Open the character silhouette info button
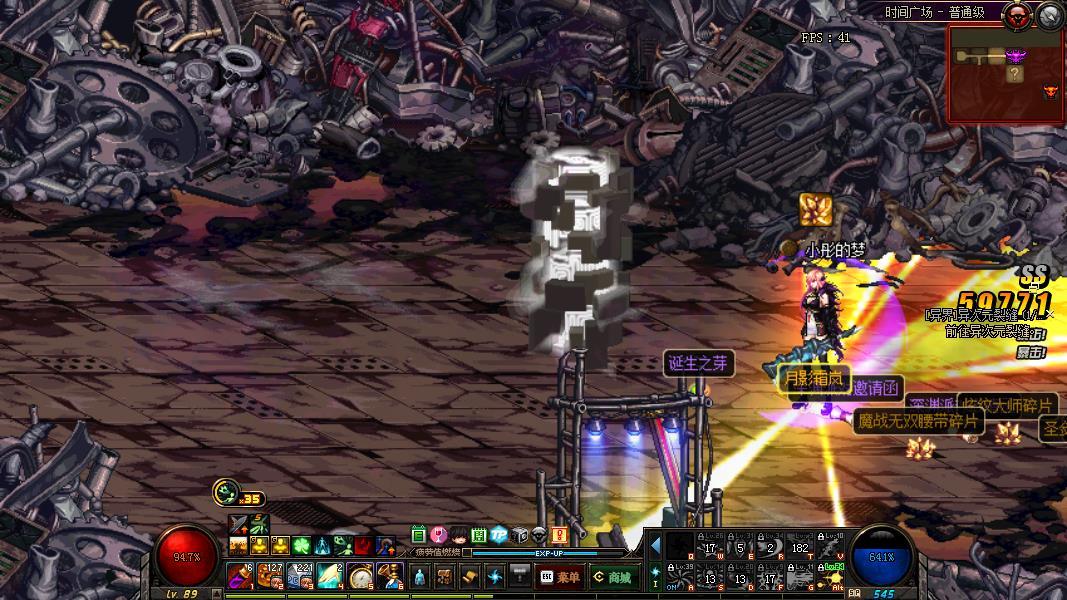 tap(420, 576)
